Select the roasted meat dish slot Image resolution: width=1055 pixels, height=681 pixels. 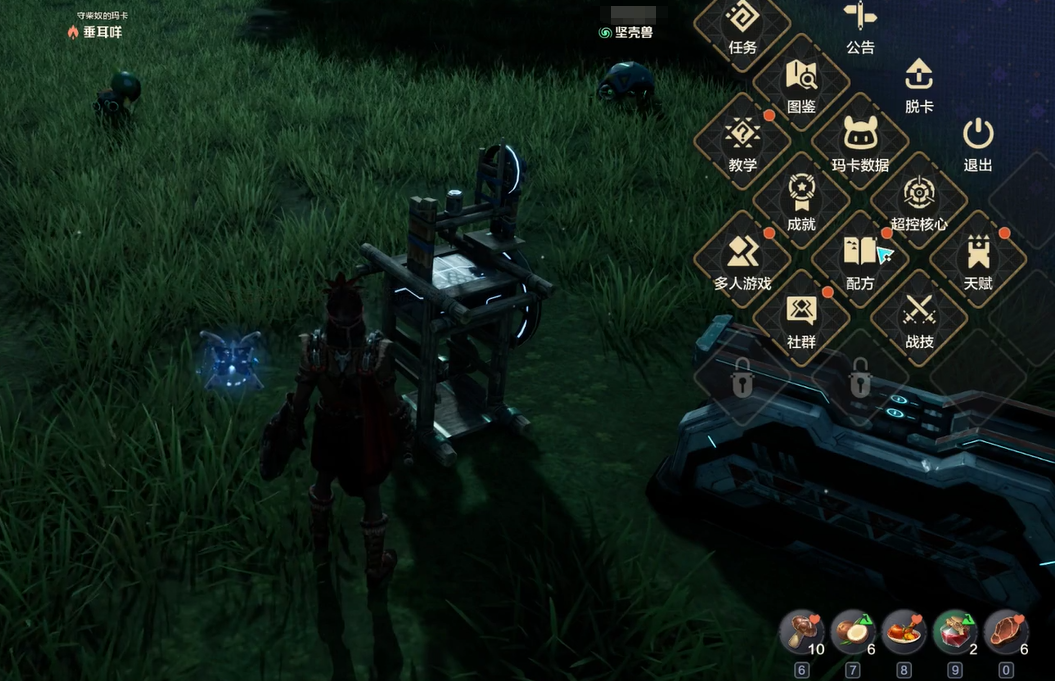[903, 633]
